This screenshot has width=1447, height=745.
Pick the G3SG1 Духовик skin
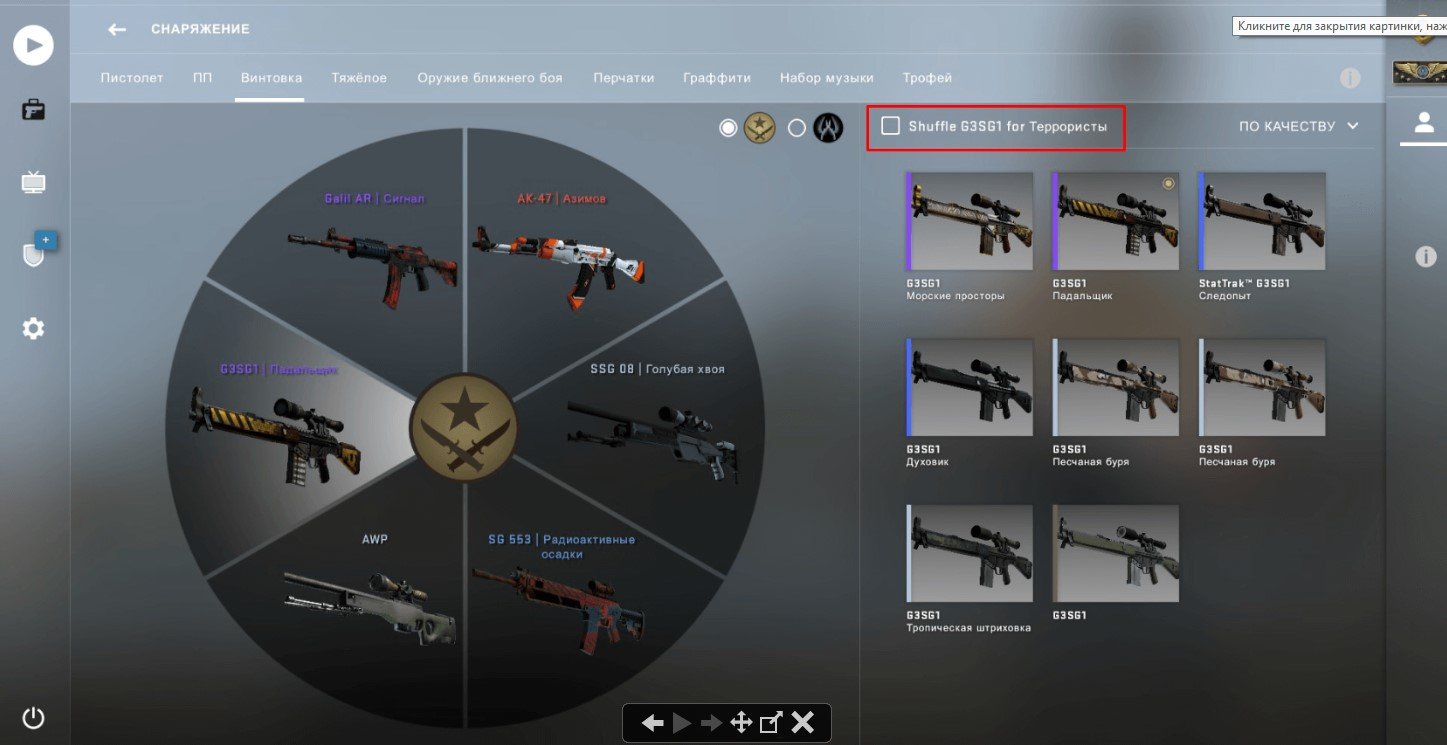(969, 388)
